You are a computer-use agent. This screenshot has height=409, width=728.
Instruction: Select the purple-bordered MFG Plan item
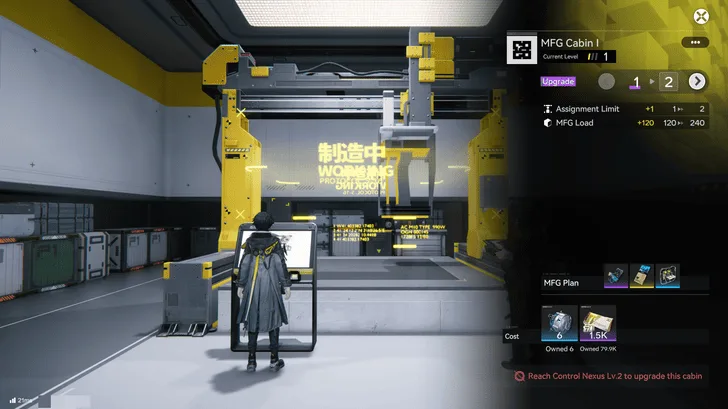[617, 278]
